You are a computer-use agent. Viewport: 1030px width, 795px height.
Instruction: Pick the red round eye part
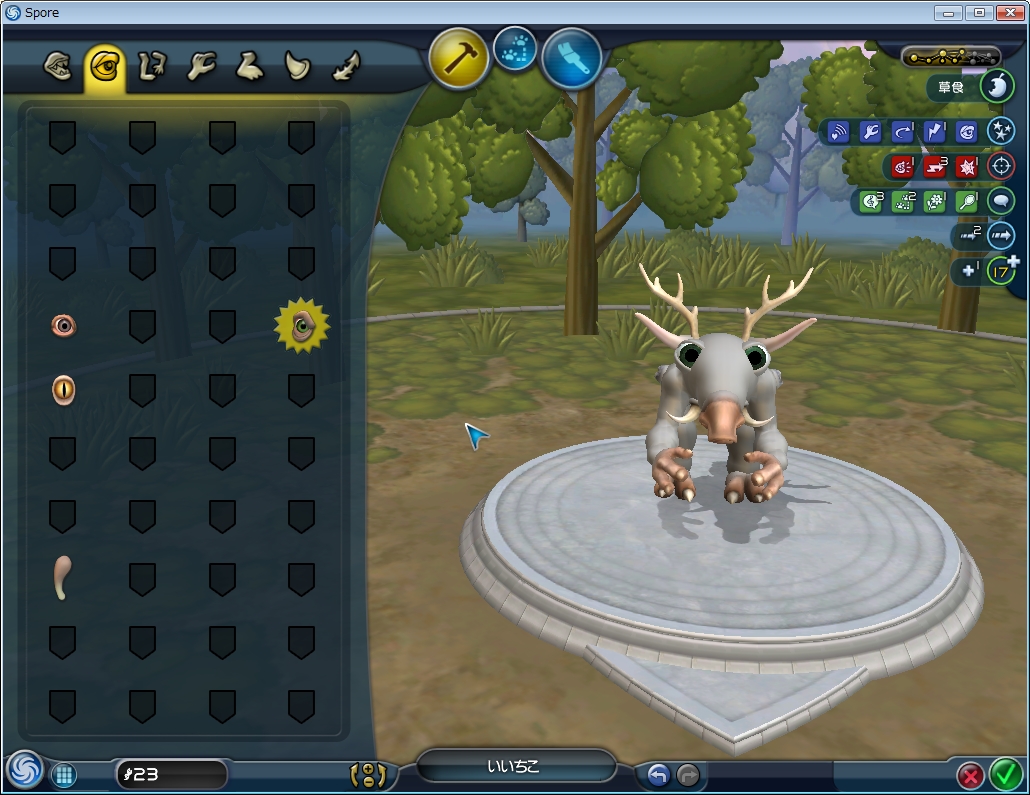click(x=63, y=325)
